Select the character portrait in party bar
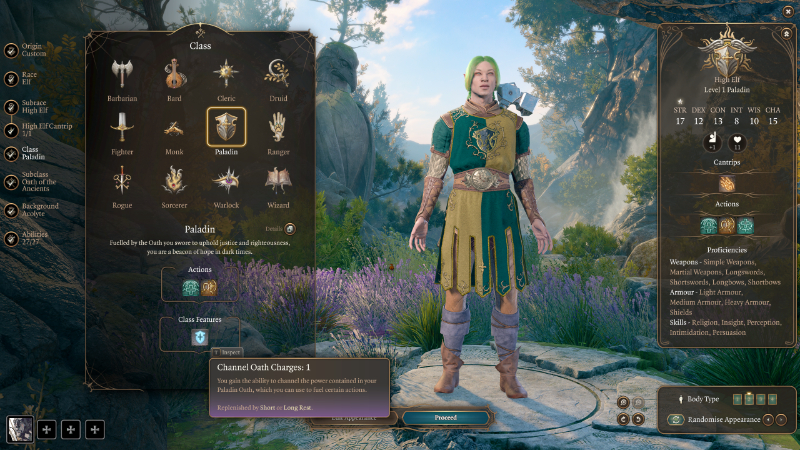This screenshot has width=800, height=450. 20,429
